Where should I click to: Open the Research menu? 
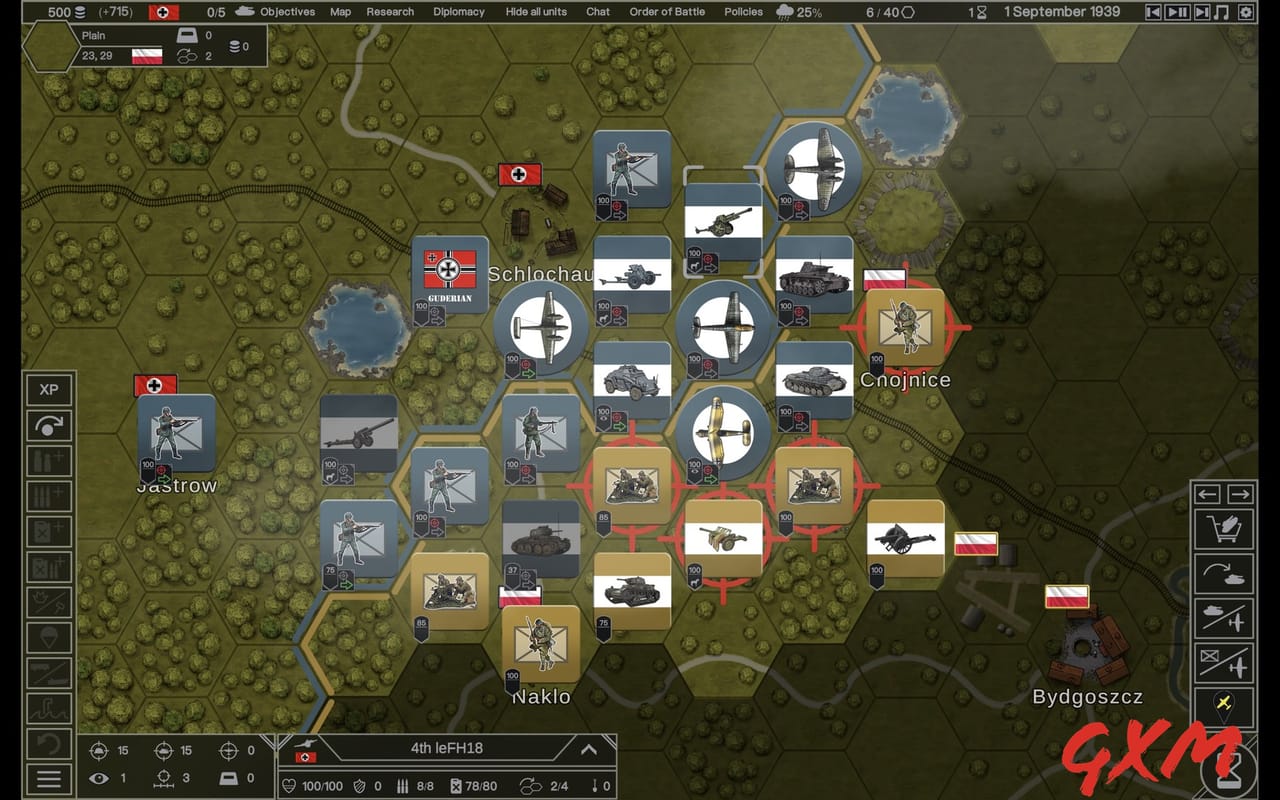[389, 12]
